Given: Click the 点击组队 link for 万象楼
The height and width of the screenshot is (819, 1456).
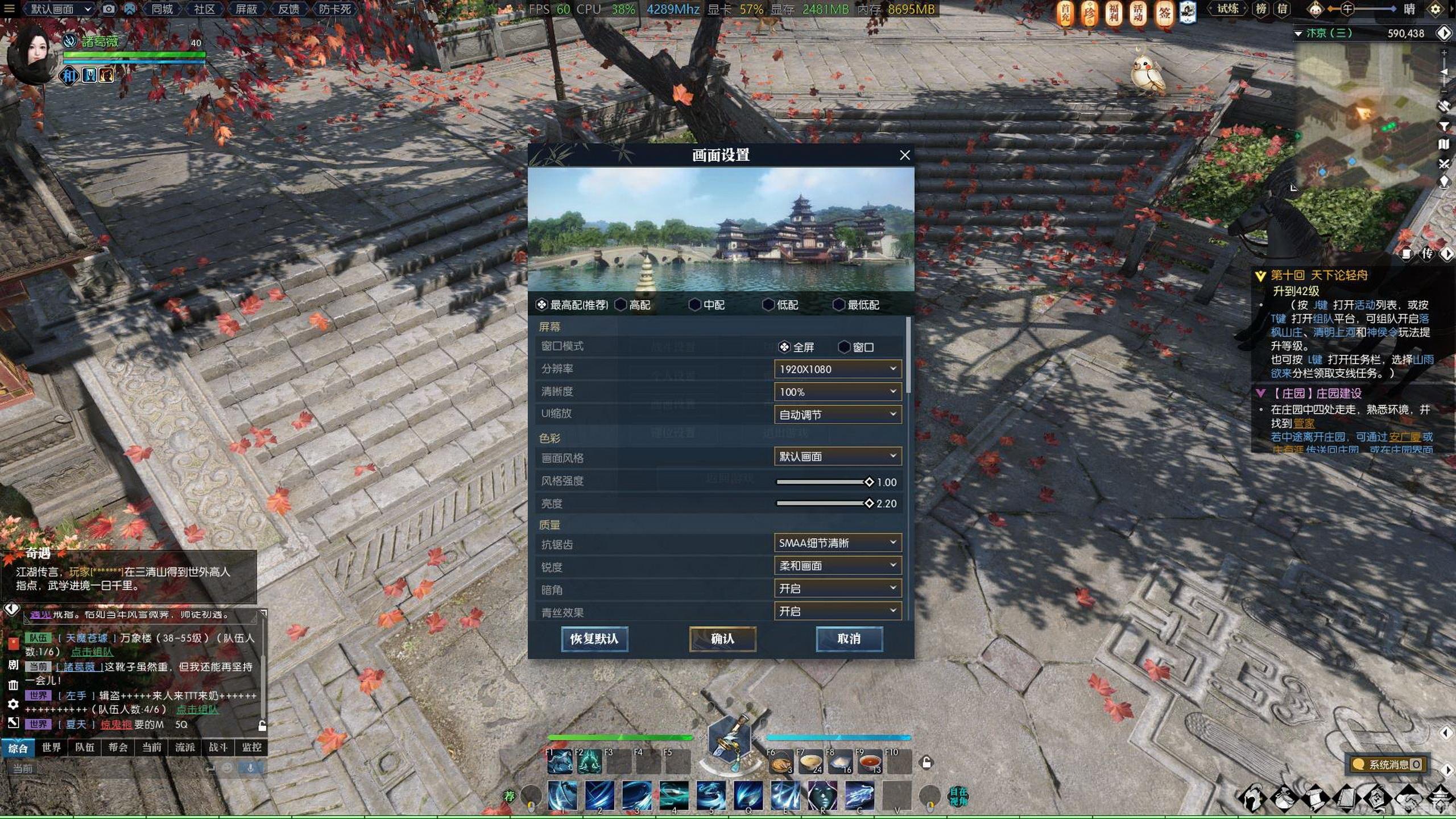Looking at the screenshot, I should point(92,652).
